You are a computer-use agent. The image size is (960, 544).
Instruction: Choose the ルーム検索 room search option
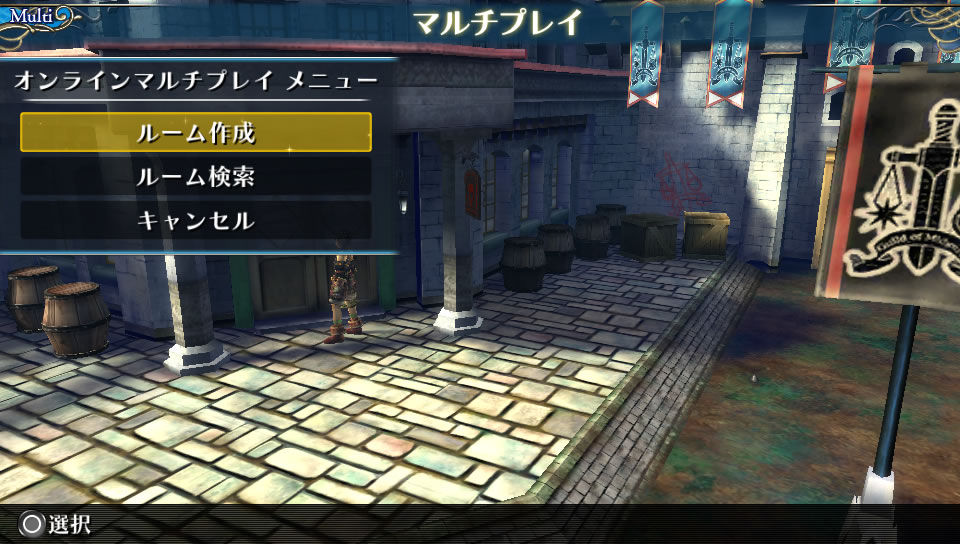tap(196, 177)
